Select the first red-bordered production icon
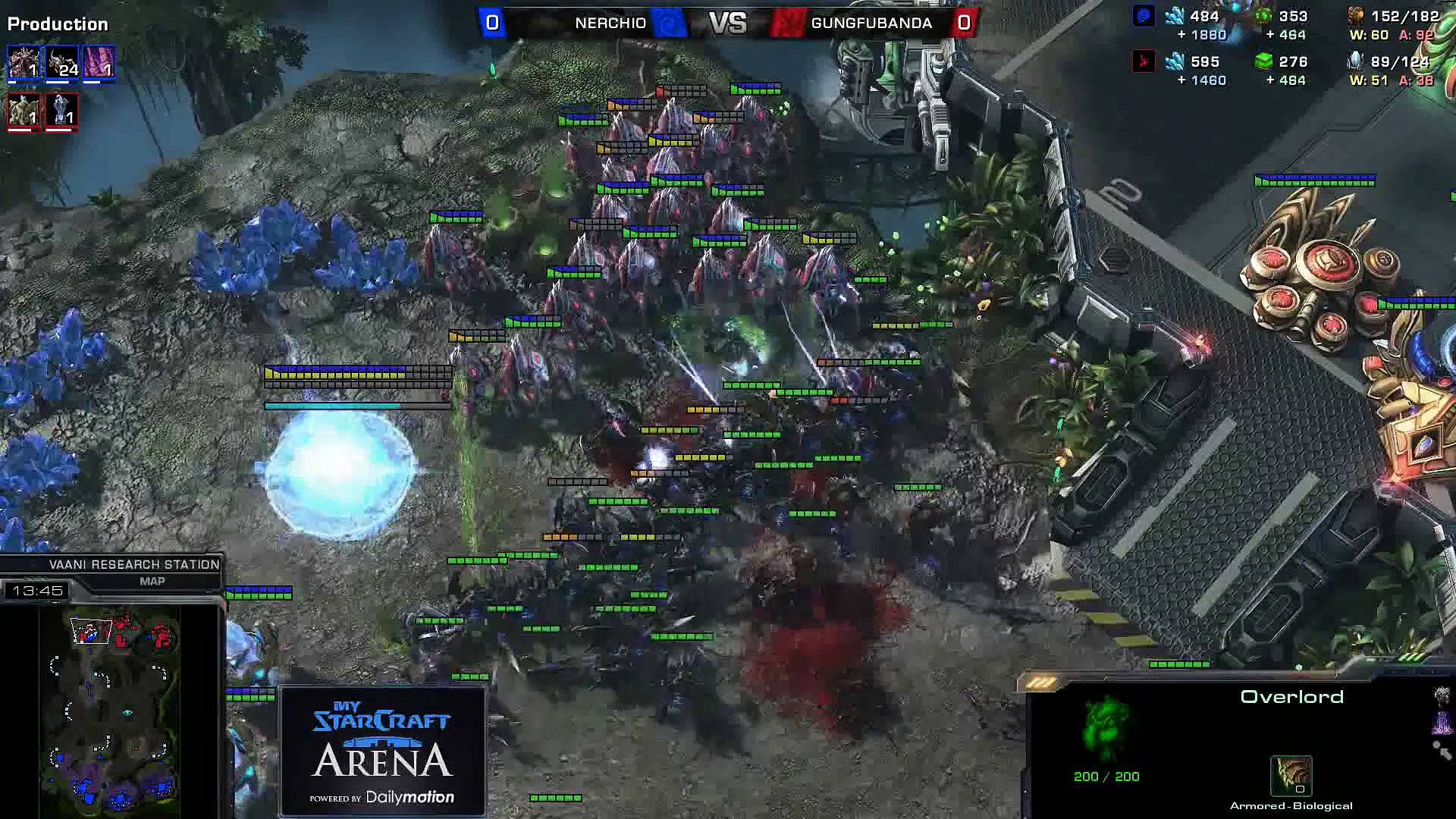This screenshot has height=819, width=1456. point(24,110)
